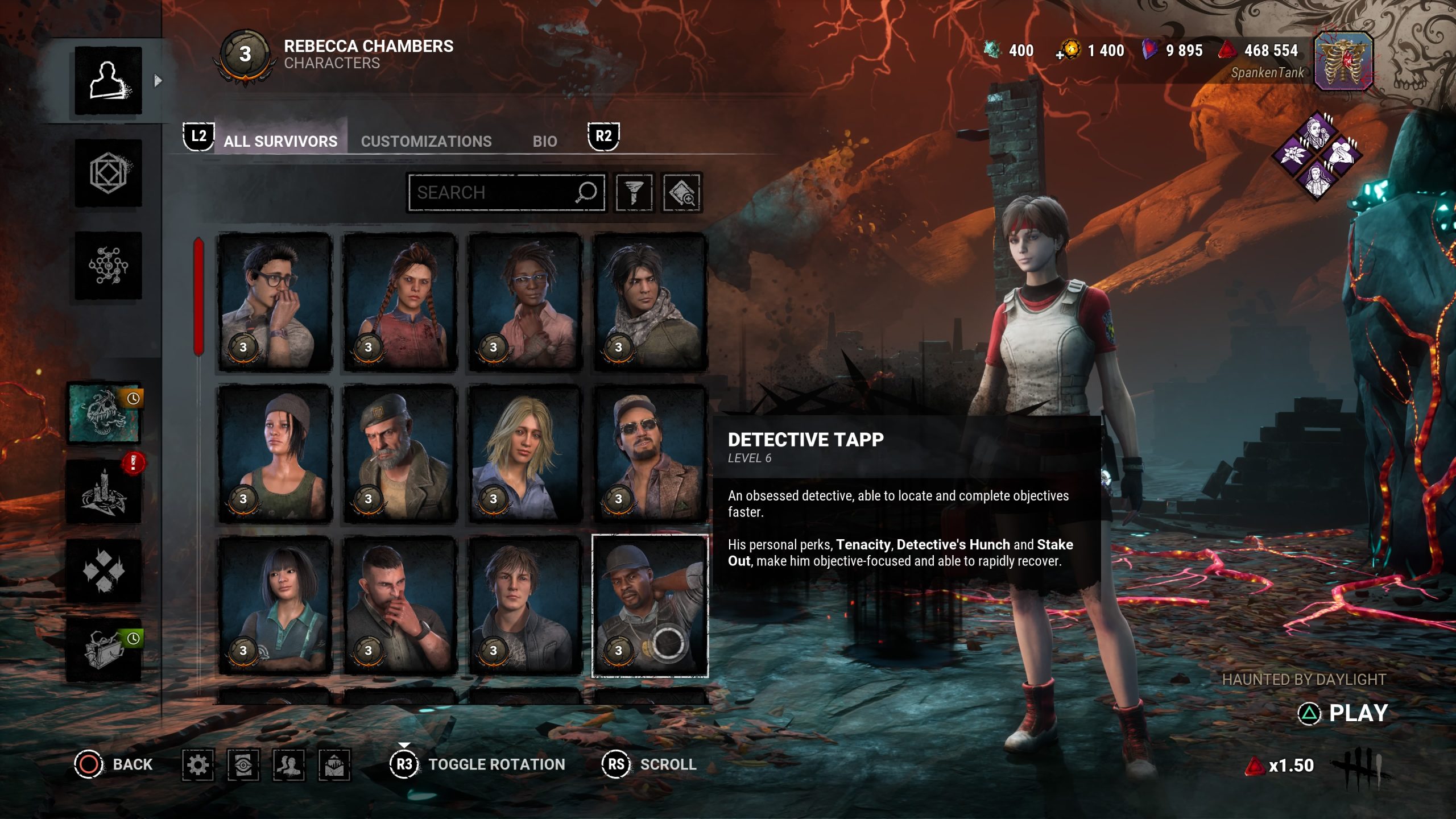The width and height of the screenshot is (1456, 819).
Task: Go back with the Back button
Action: pyautogui.click(x=114, y=764)
